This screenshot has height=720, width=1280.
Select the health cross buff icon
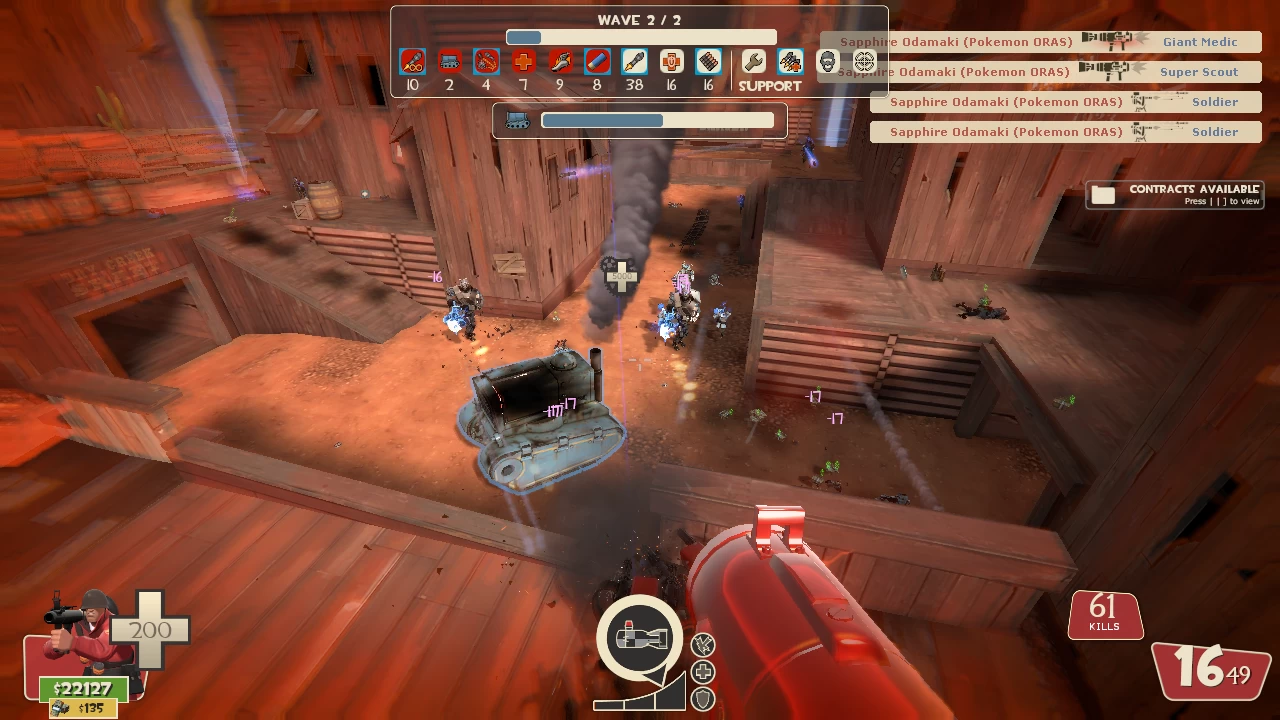(704, 672)
